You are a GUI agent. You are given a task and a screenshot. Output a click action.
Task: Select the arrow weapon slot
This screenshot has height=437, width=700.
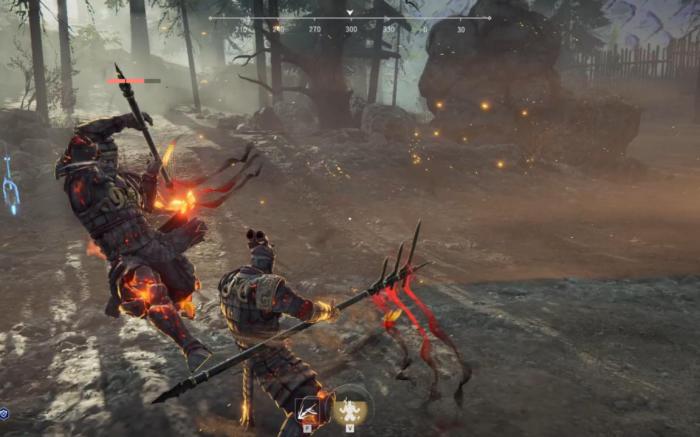tap(309, 410)
